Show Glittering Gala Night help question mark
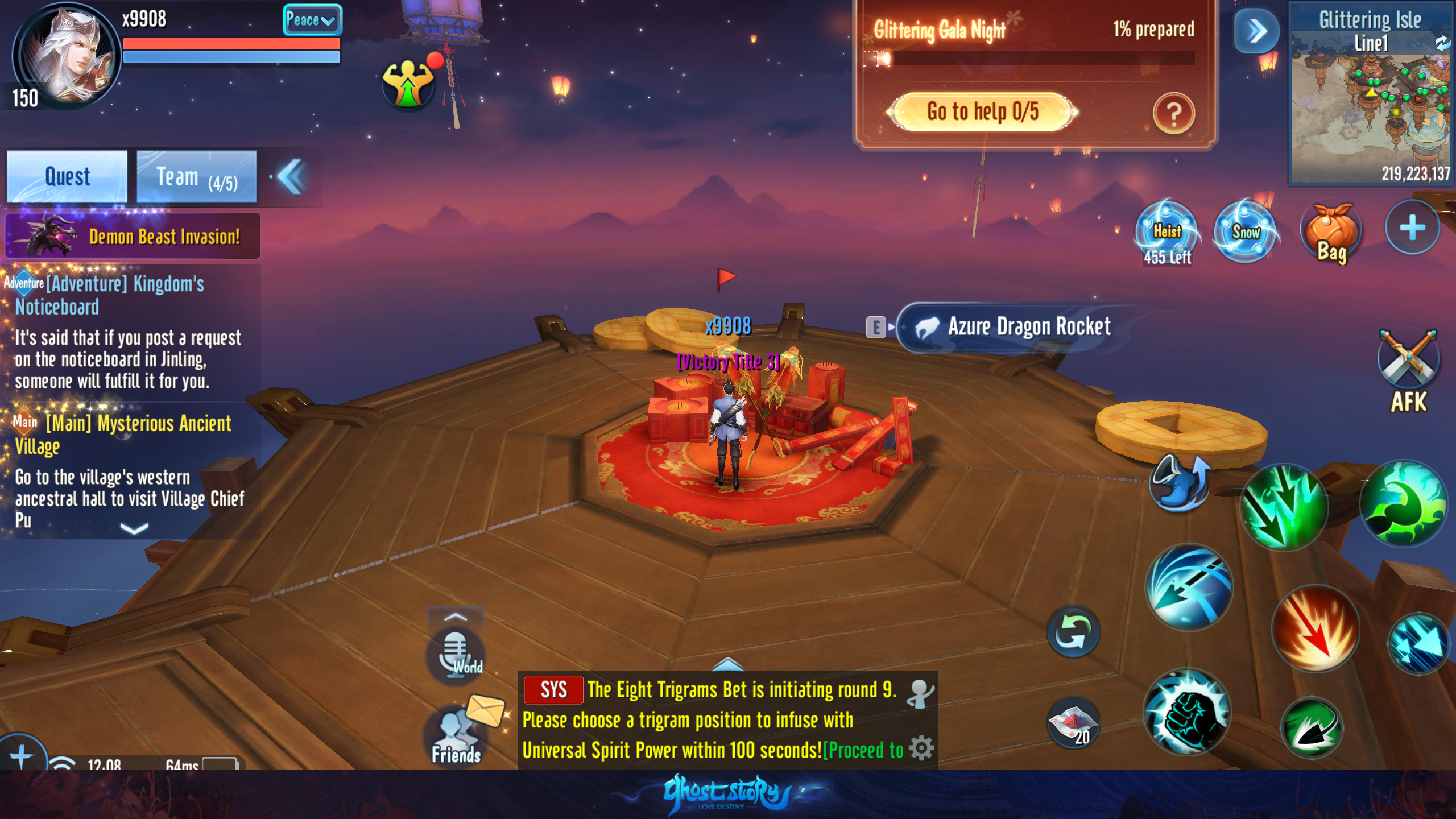The image size is (1456, 819). (x=1173, y=113)
